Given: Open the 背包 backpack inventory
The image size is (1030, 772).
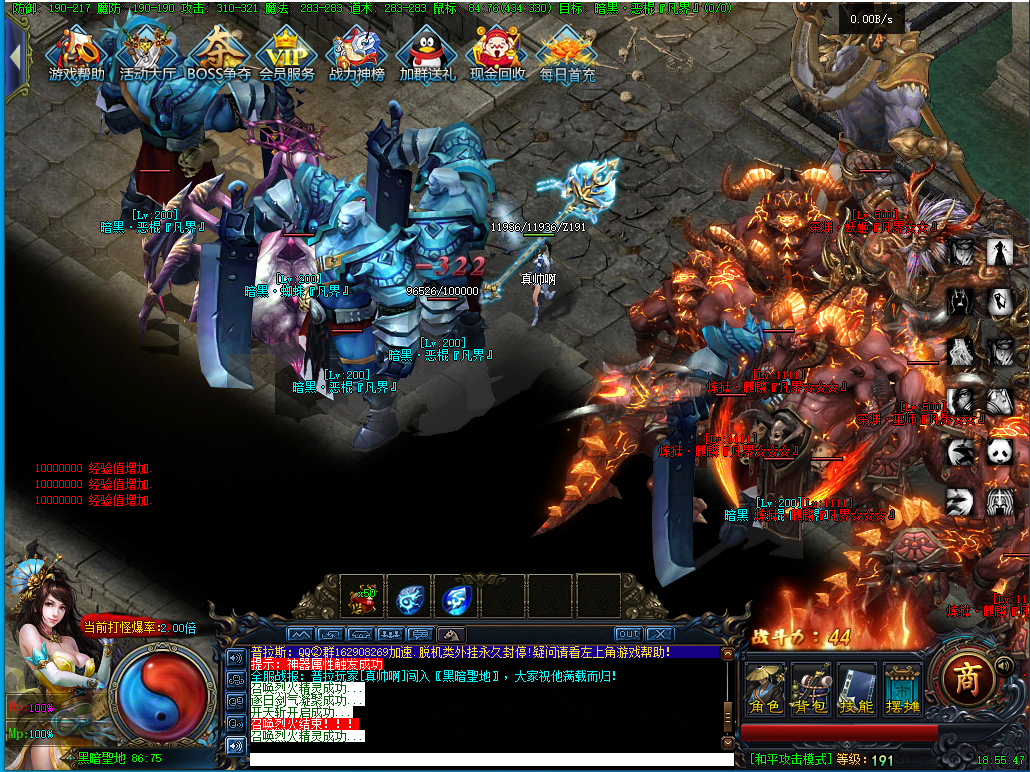Looking at the screenshot, I should [811, 690].
